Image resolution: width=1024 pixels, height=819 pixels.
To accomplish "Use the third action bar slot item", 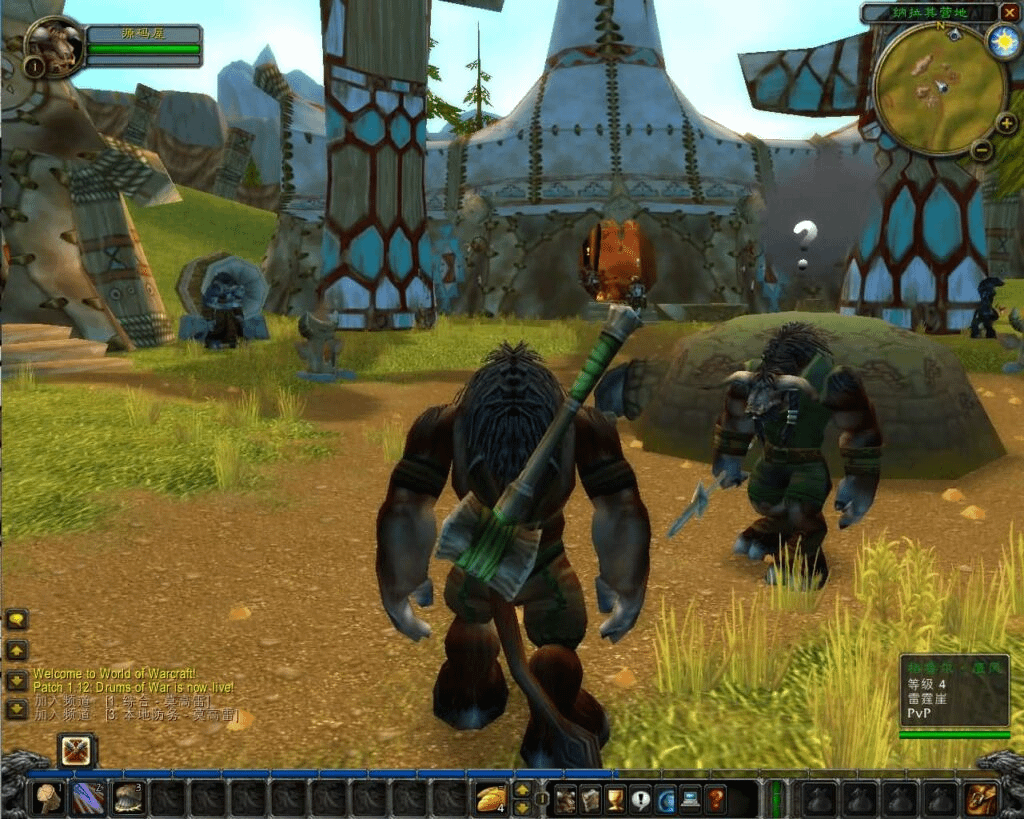I will (x=128, y=798).
